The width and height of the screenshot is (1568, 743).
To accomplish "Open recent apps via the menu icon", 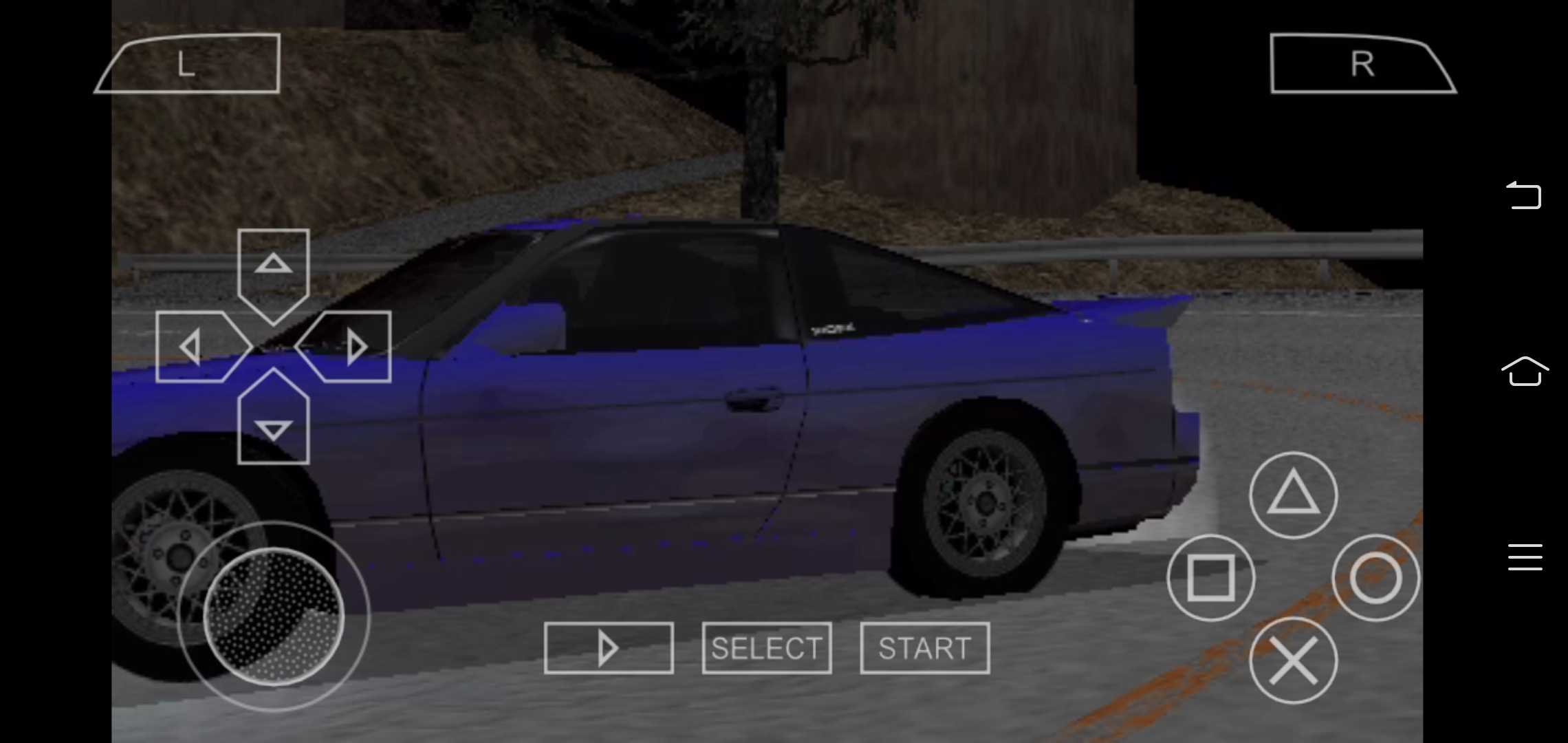I will pos(1525,557).
